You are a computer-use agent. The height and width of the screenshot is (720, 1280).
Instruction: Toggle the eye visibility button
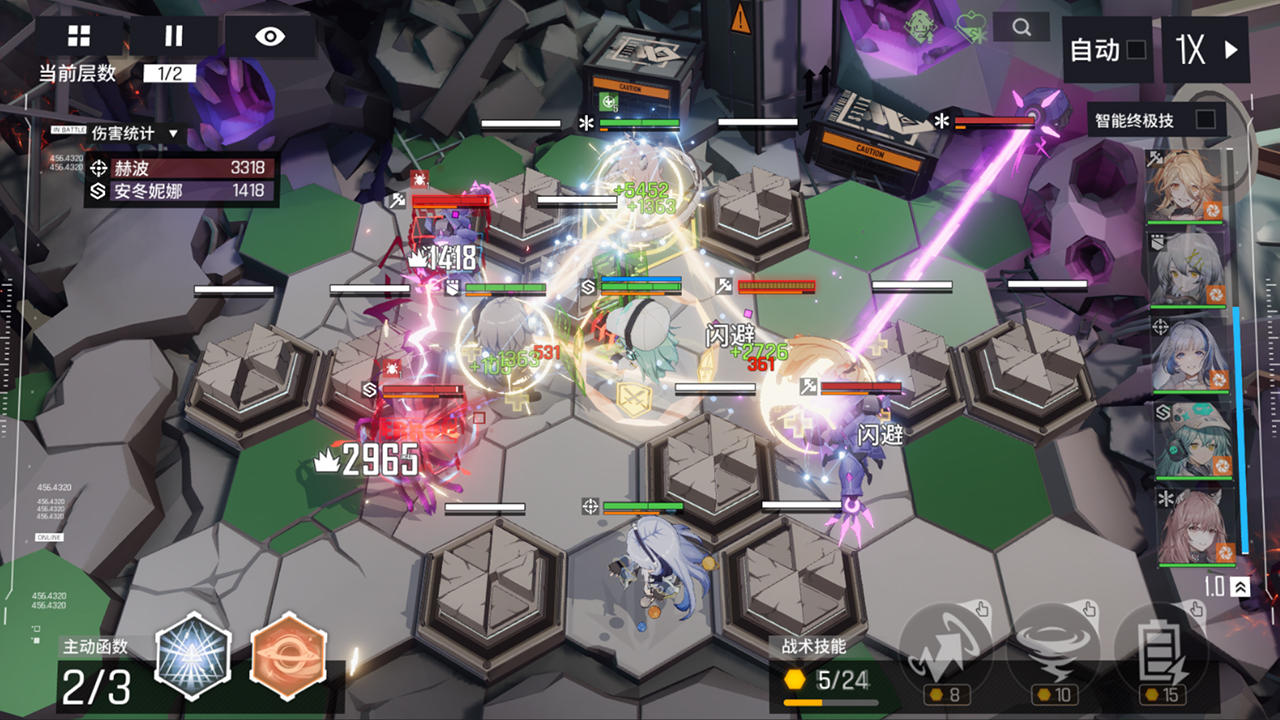pos(270,37)
